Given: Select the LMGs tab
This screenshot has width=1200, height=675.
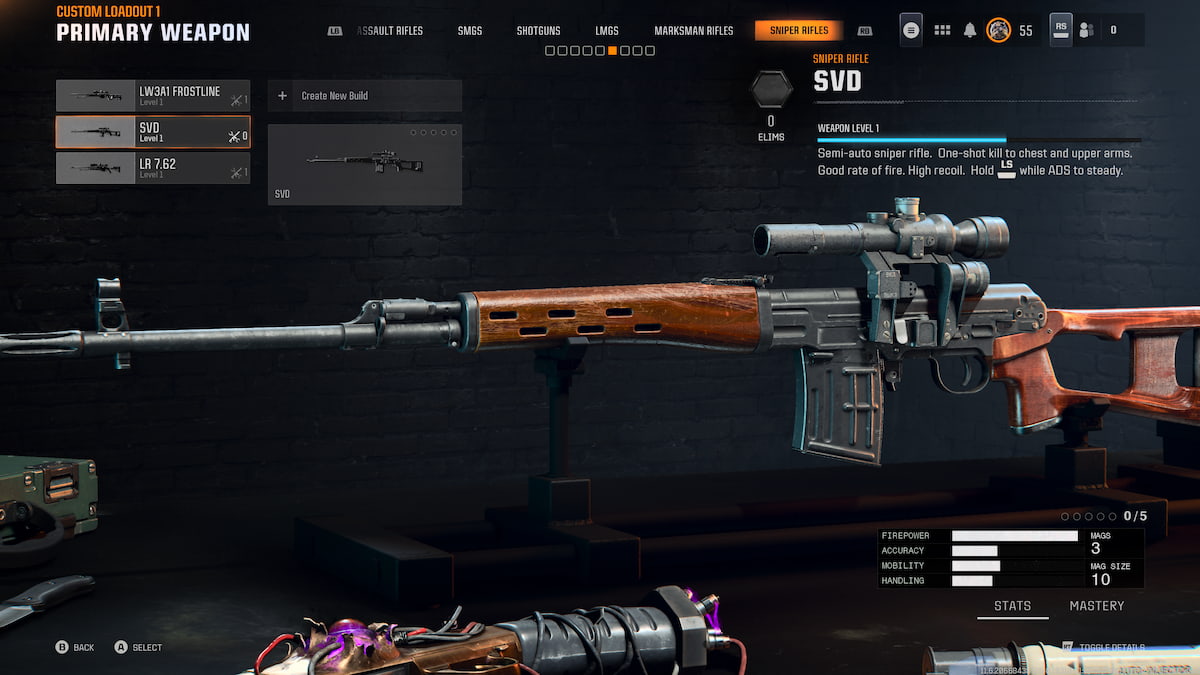Looking at the screenshot, I should click(x=607, y=31).
